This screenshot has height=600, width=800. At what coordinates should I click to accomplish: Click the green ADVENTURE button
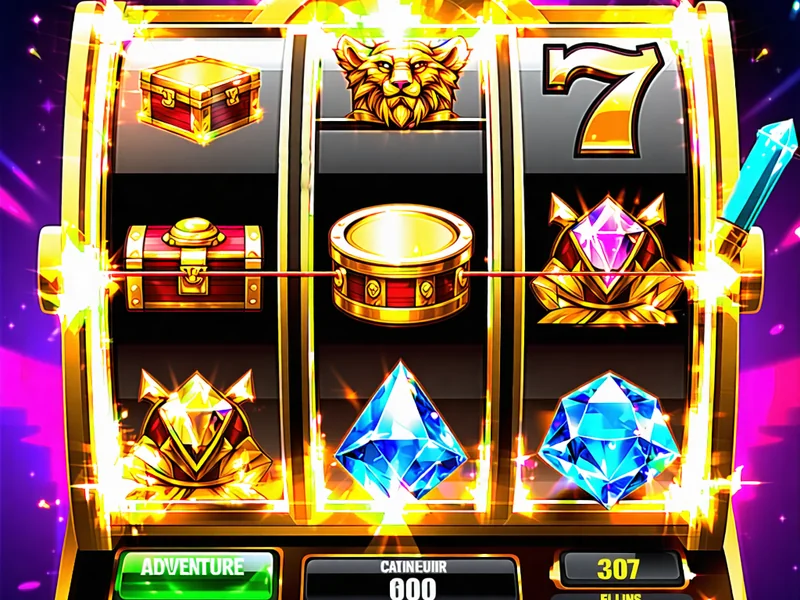click(x=193, y=569)
